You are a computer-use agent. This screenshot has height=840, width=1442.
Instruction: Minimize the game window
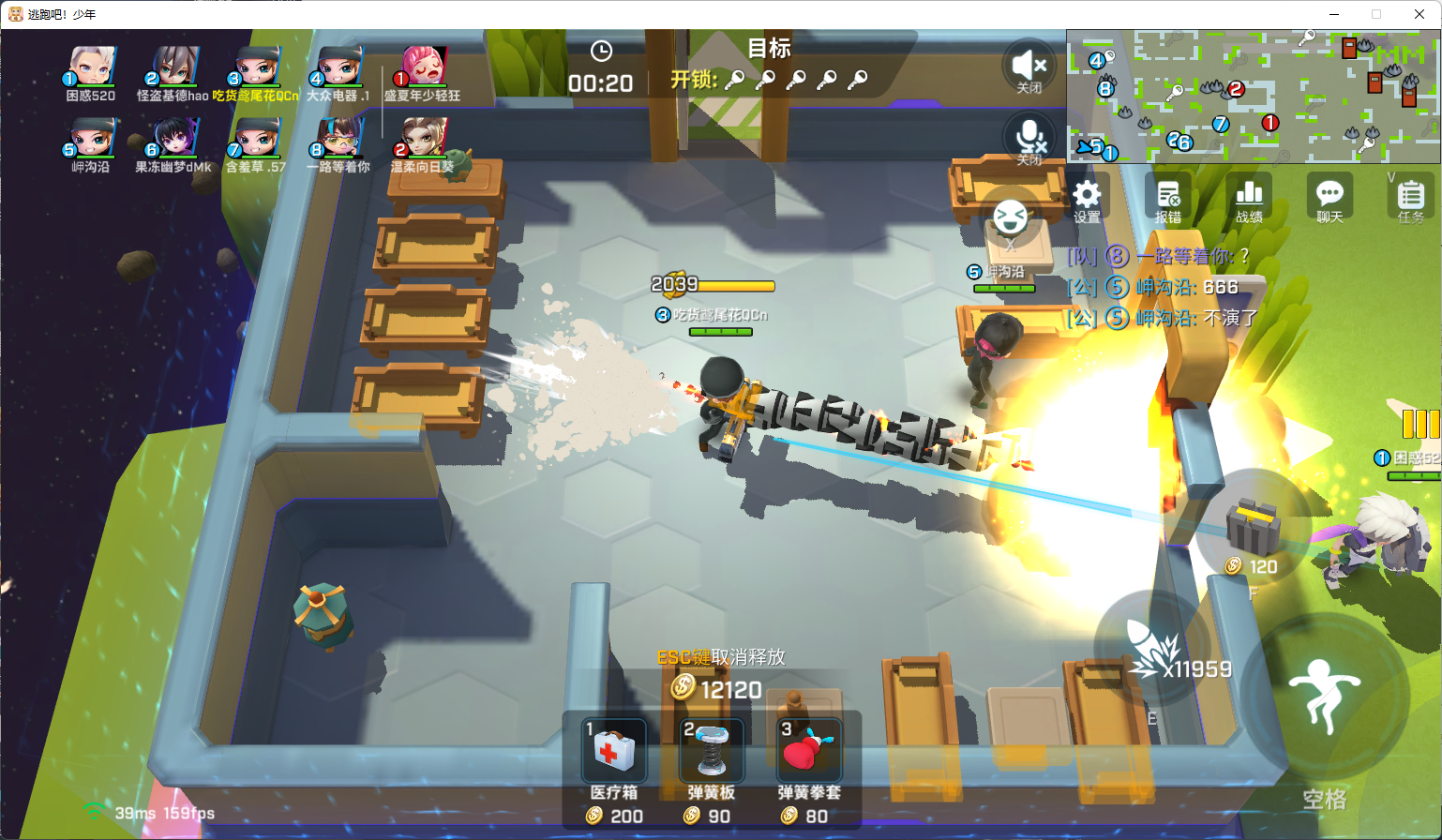(1334, 14)
